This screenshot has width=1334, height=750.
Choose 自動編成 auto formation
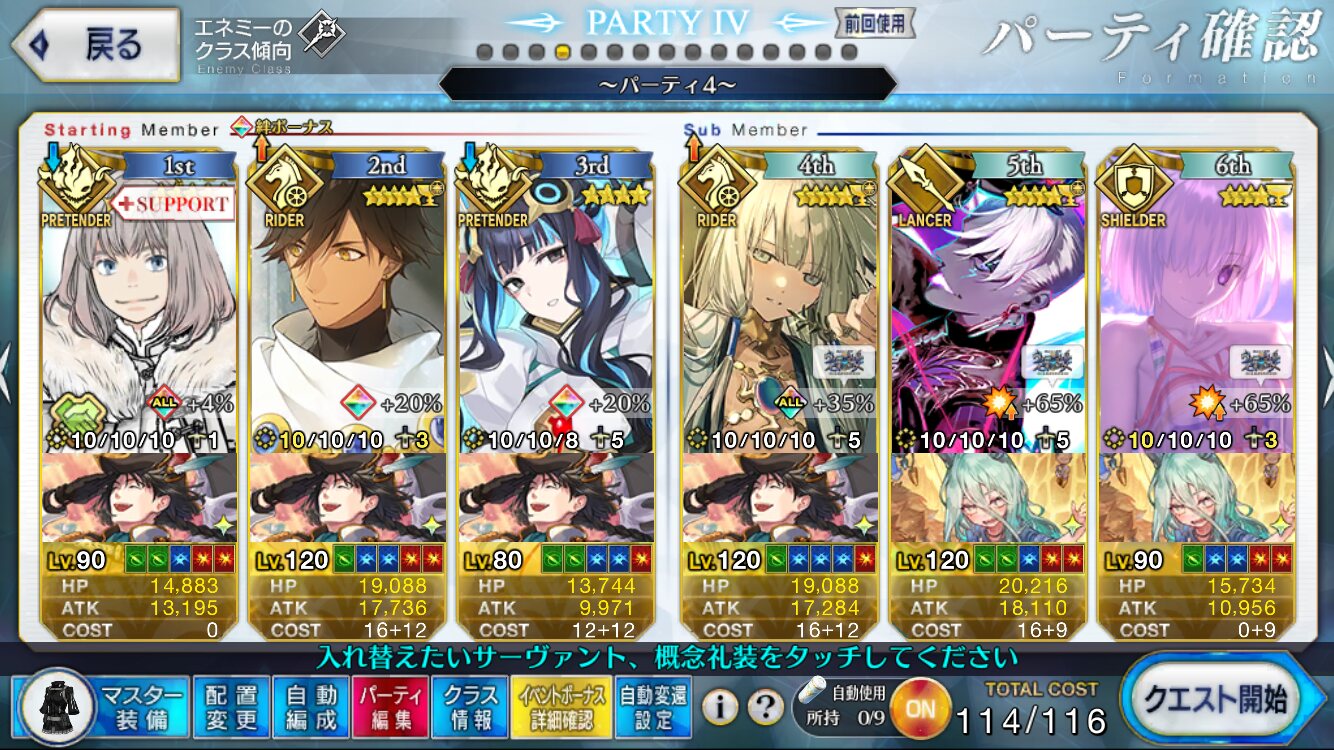tap(311, 706)
